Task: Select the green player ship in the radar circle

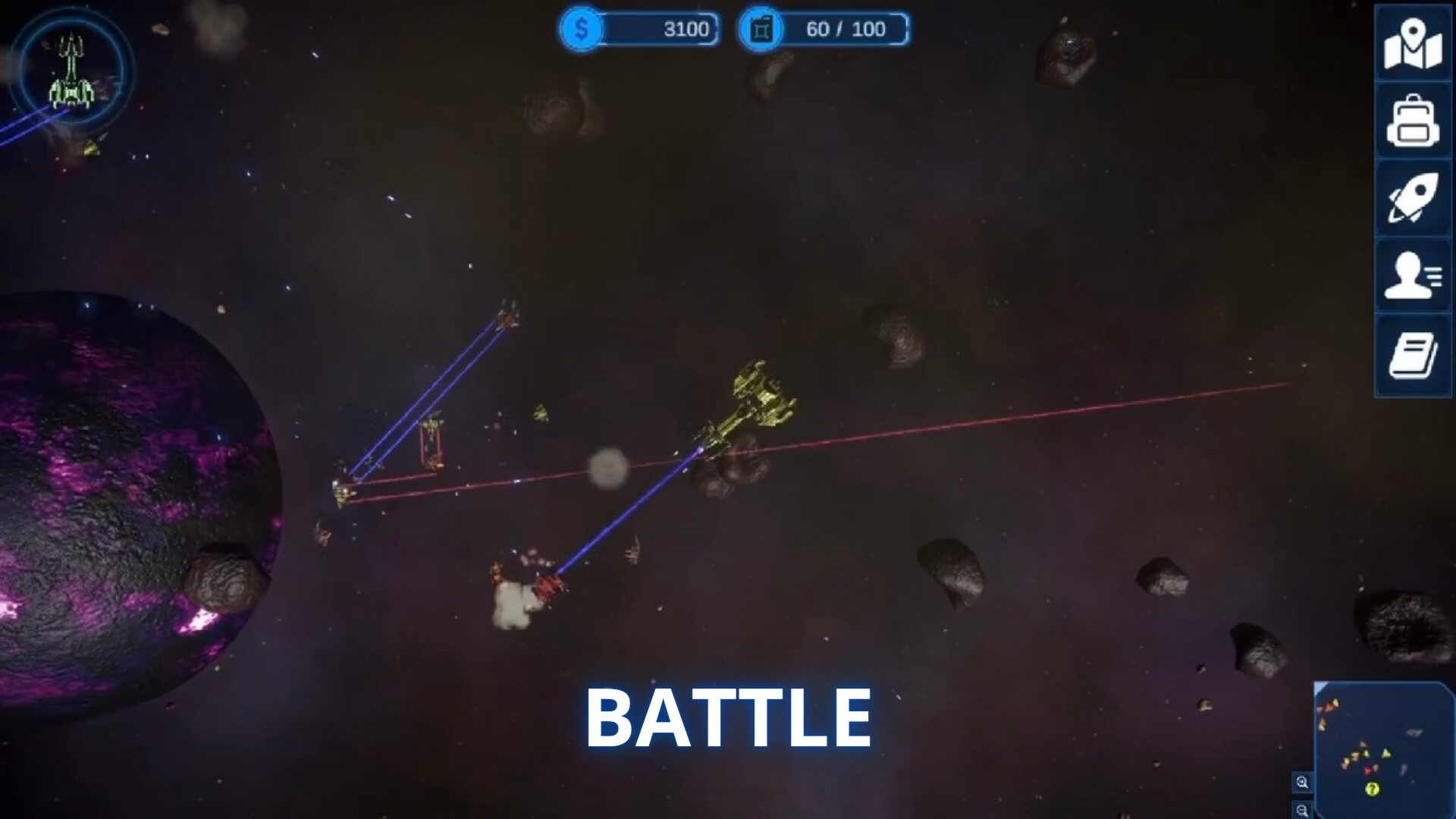Action: (x=72, y=72)
